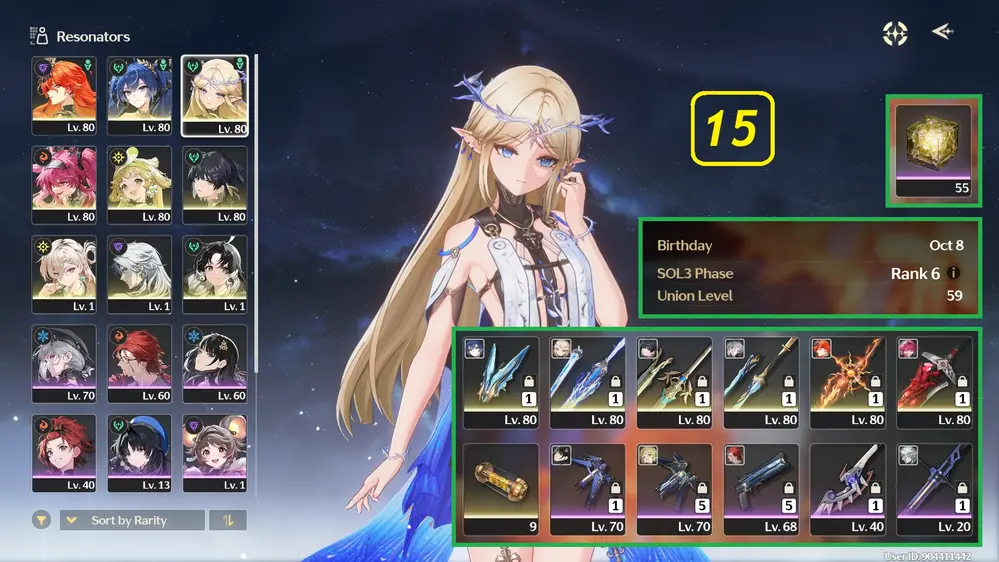Select the golden tube item with count 9
The height and width of the screenshot is (562, 999).
coord(500,488)
